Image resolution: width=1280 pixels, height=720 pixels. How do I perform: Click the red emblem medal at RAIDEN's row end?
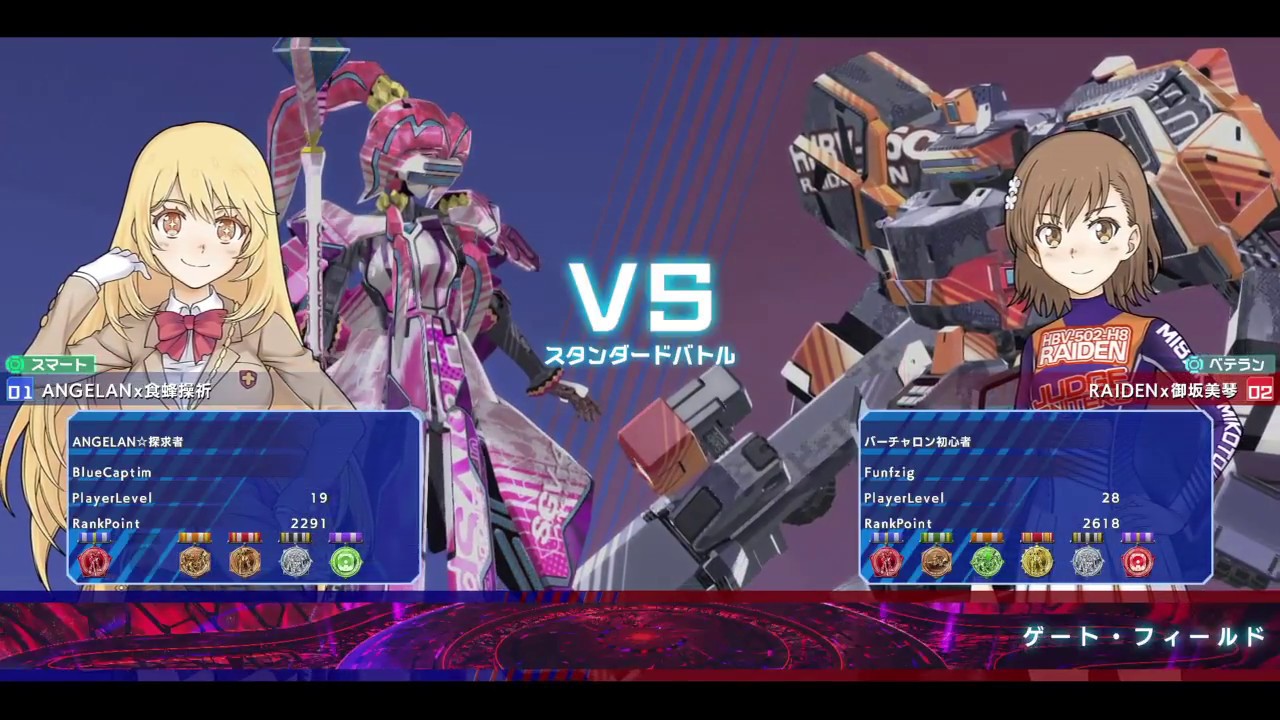(x=1138, y=562)
